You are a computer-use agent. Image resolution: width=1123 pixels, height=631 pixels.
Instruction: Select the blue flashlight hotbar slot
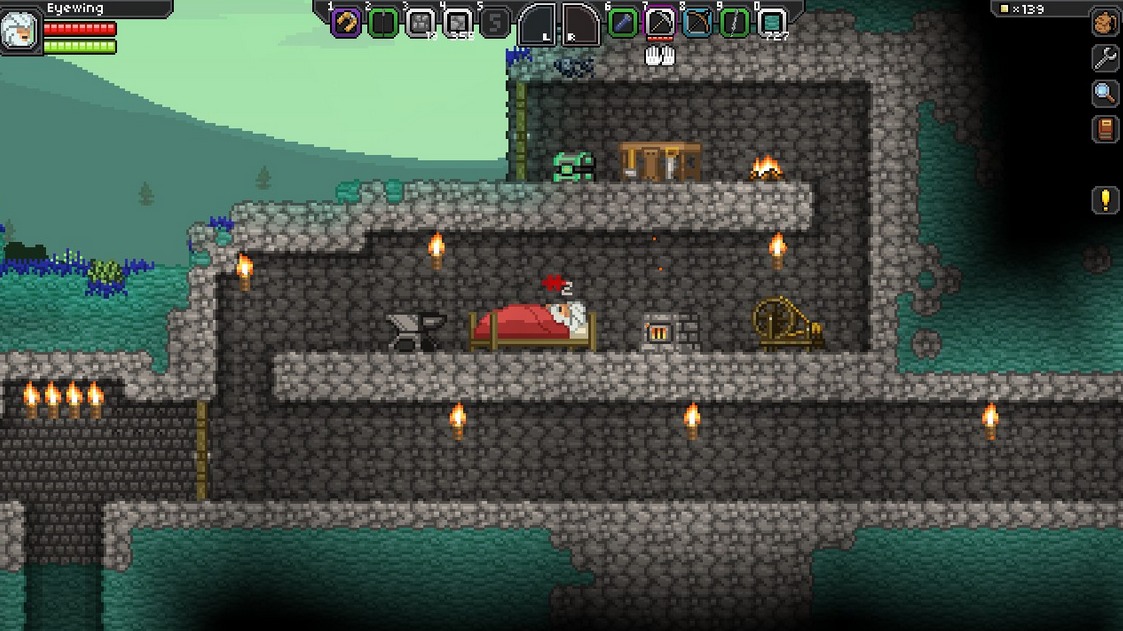[622, 22]
